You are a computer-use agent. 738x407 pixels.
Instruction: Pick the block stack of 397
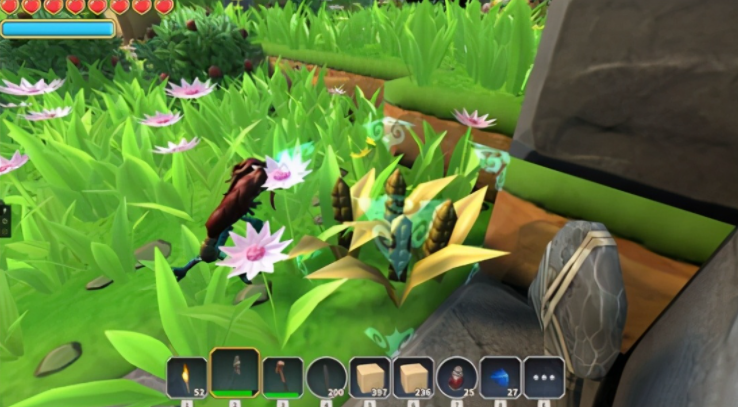coord(370,378)
